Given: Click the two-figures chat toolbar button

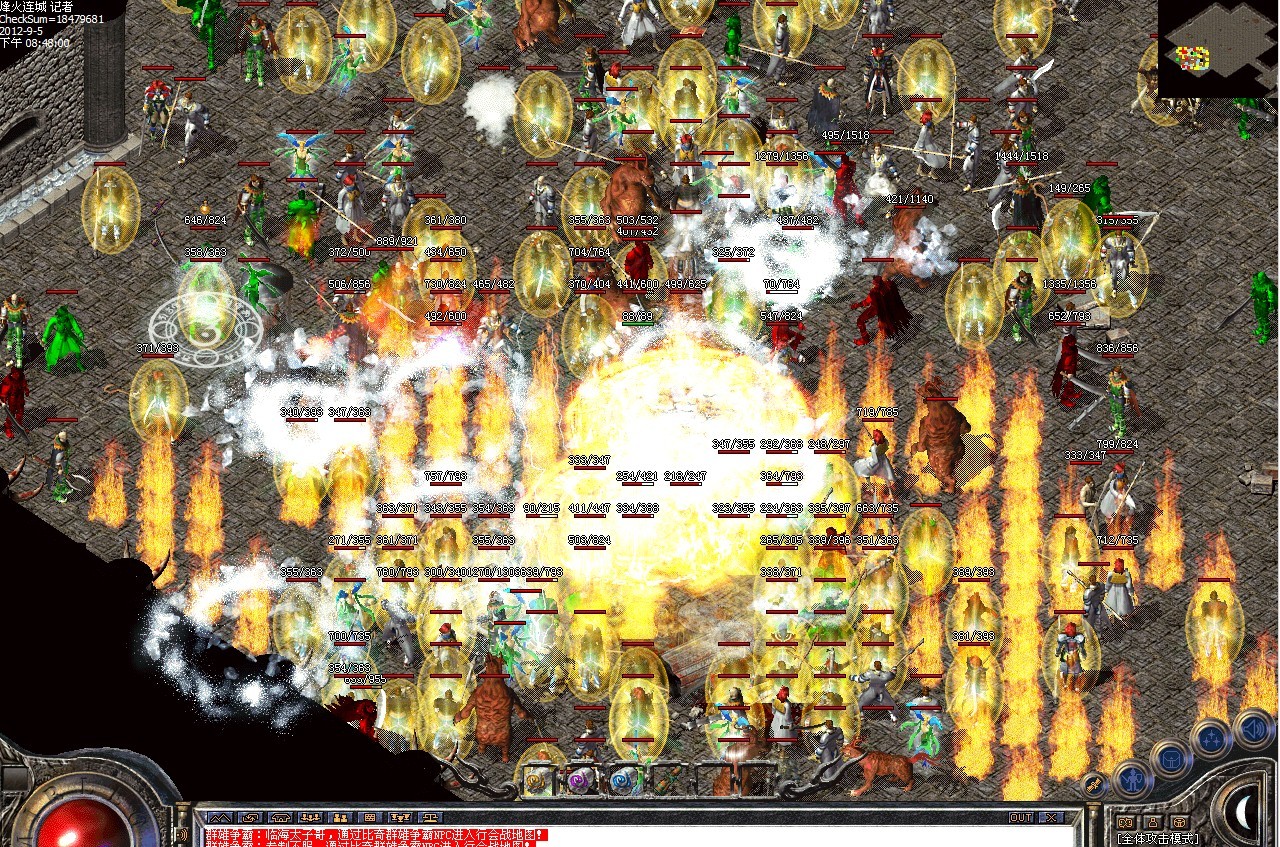Looking at the screenshot, I should (339, 817).
